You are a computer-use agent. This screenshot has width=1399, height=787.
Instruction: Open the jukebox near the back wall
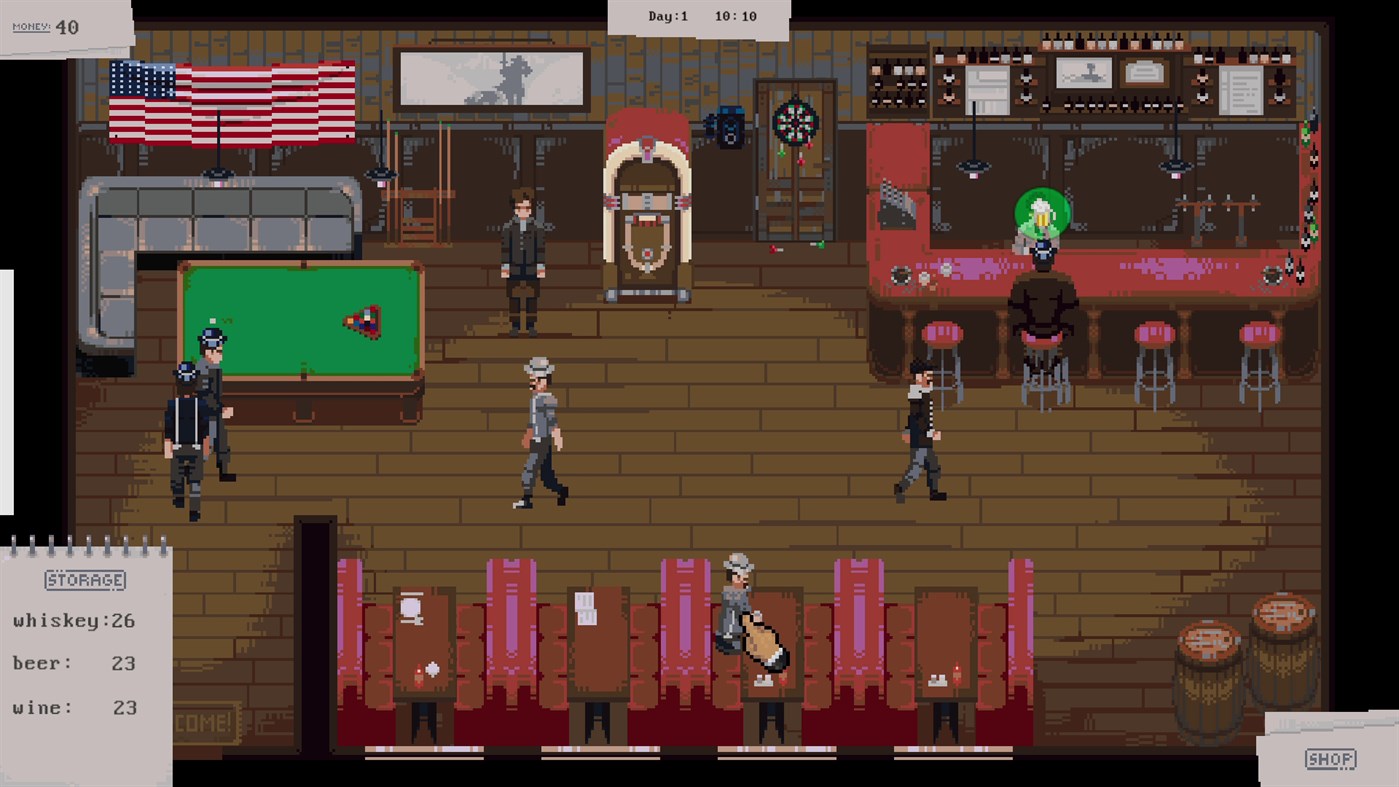[646, 200]
